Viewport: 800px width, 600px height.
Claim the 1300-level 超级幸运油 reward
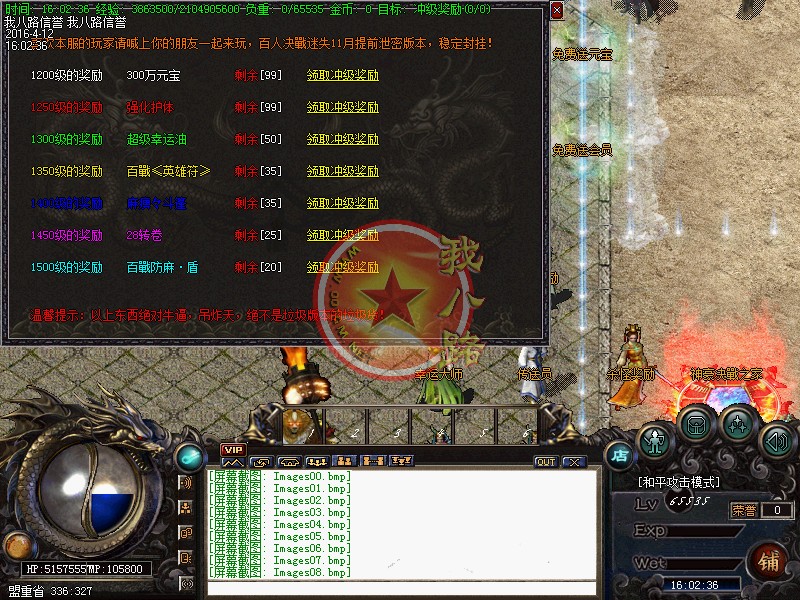342,140
